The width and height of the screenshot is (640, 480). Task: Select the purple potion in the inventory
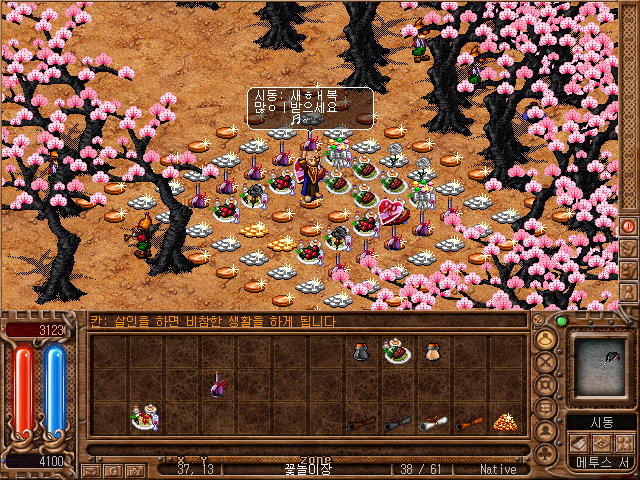(x=216, y=386)
